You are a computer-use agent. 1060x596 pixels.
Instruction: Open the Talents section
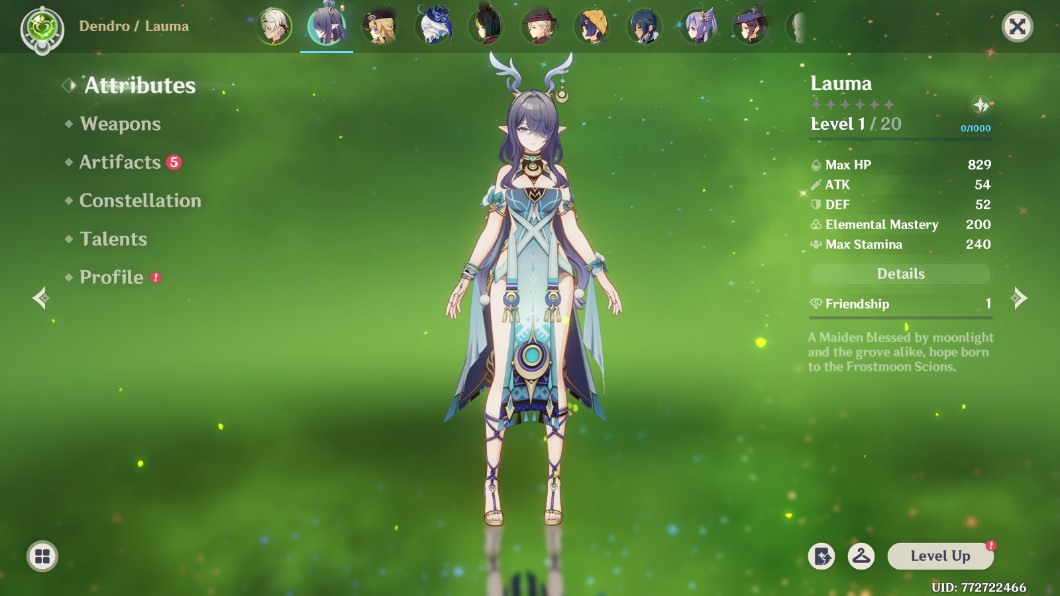coord(113,239)
